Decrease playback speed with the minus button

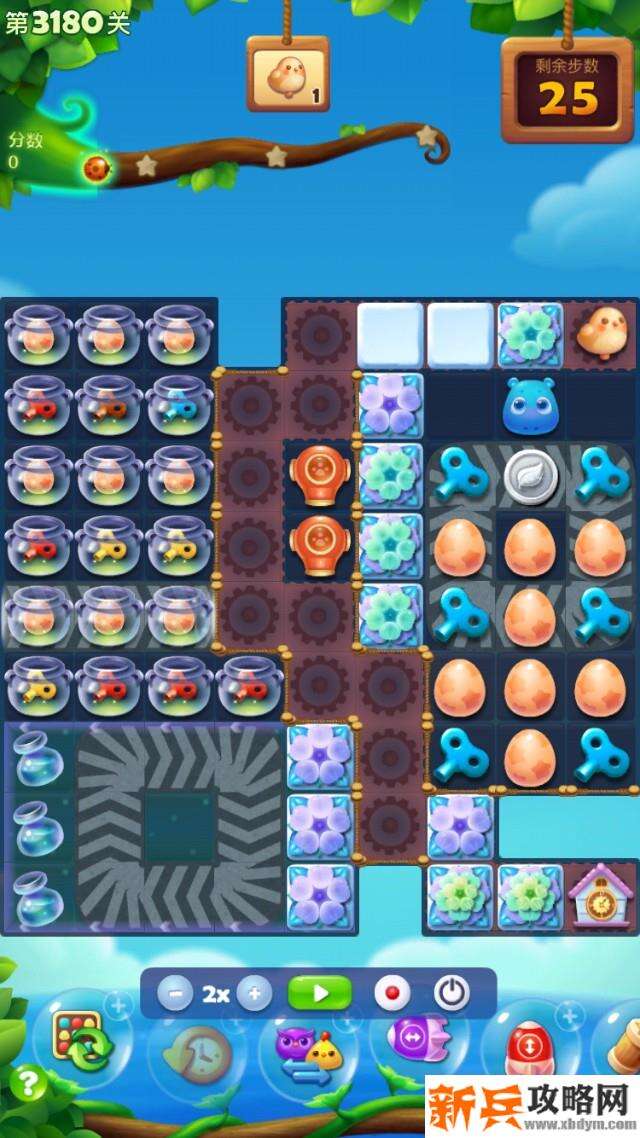[176, 994]
